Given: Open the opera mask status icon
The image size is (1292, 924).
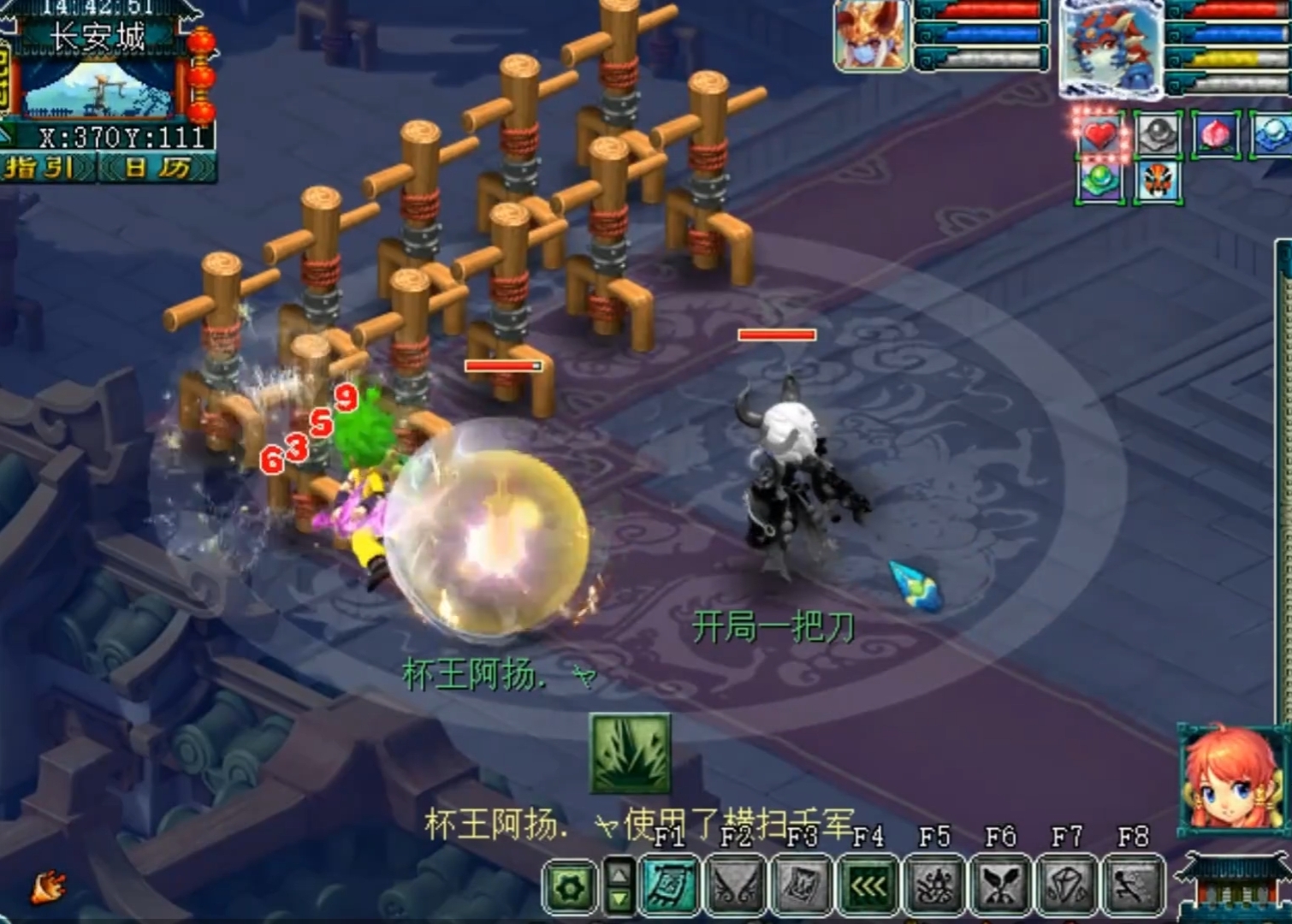Looking at the screenshot, I should click(1158, 182).
